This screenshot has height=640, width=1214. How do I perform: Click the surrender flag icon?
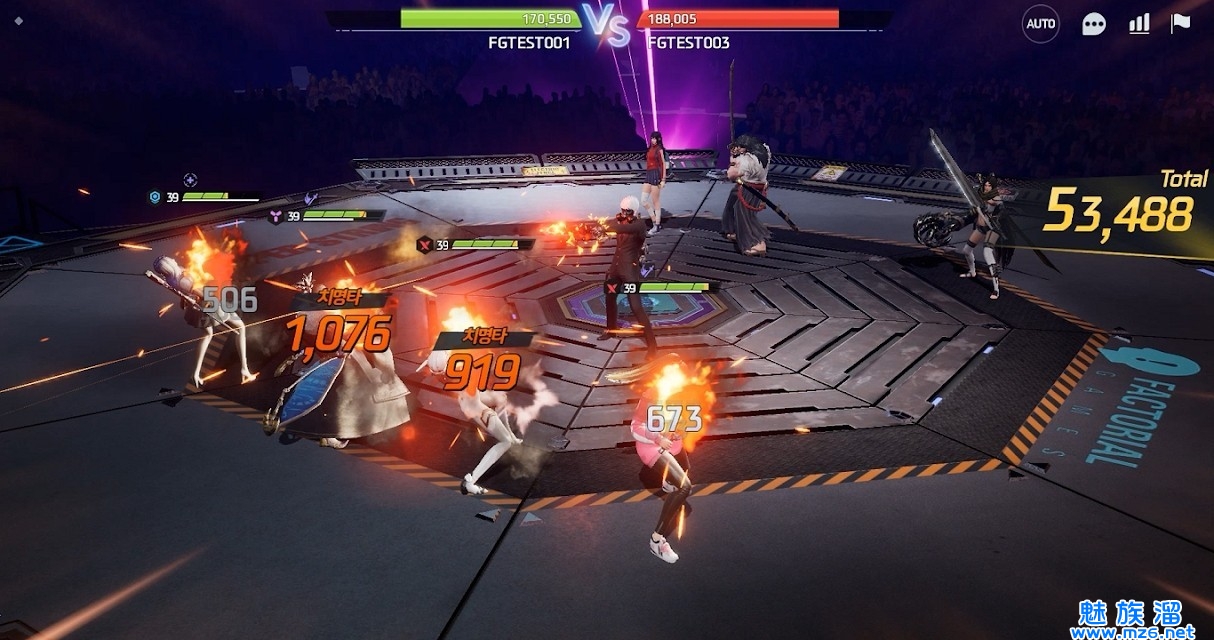pos(1181,23)
